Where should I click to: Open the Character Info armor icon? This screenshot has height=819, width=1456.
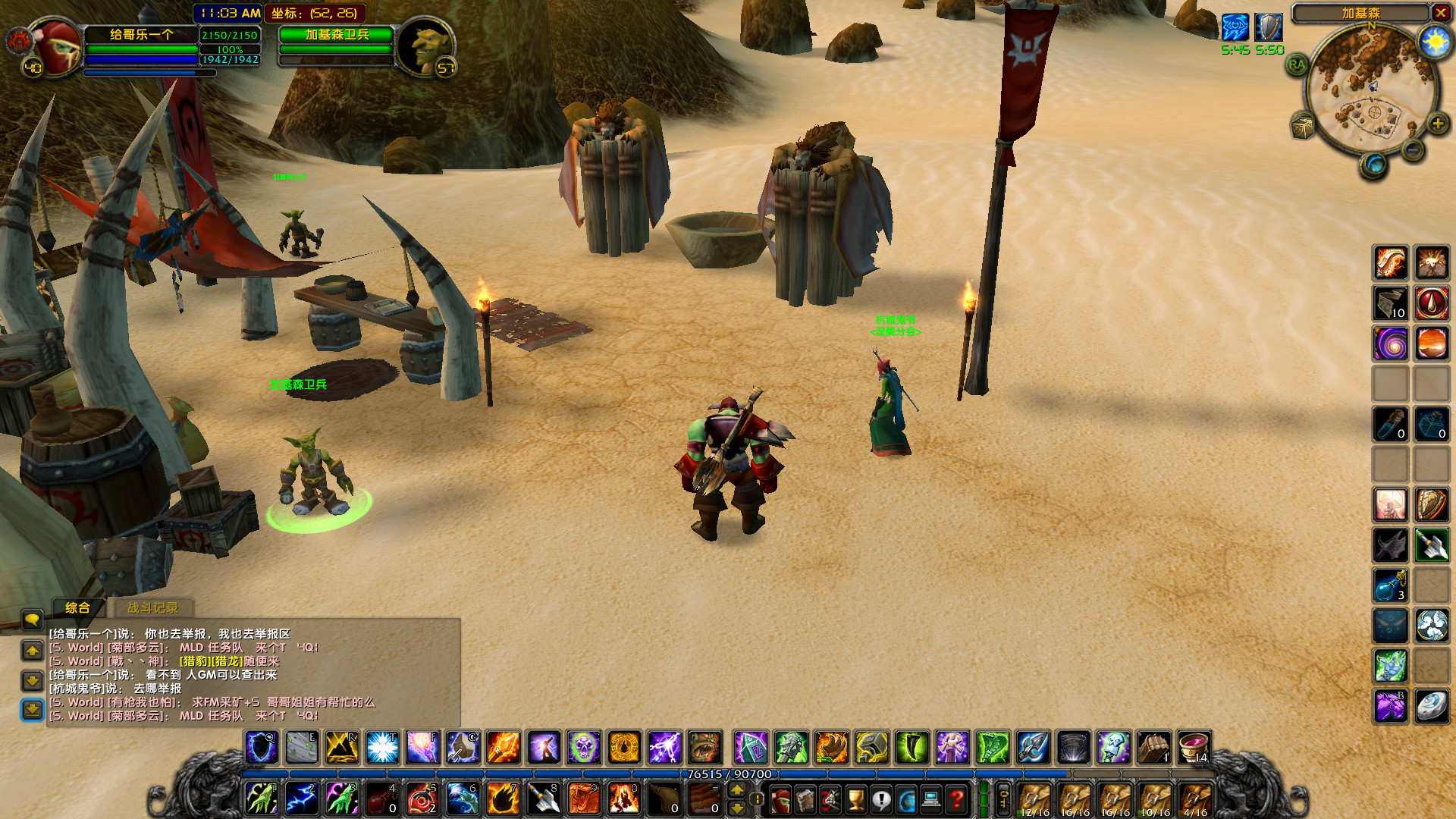tap(780, 800)
